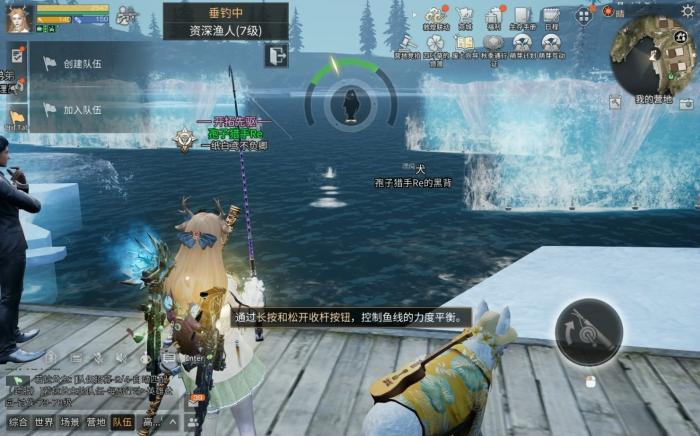Open the auction gavel icon

[x=407, y=43]
